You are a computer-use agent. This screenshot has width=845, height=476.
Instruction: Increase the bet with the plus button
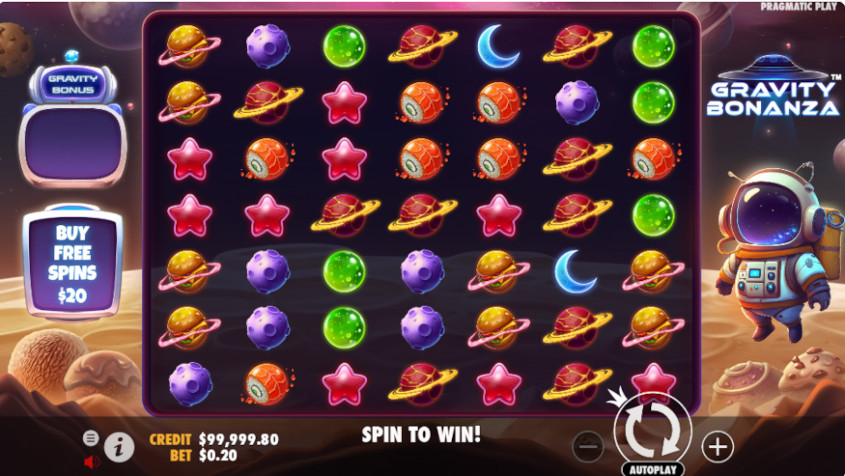point(717,445)
